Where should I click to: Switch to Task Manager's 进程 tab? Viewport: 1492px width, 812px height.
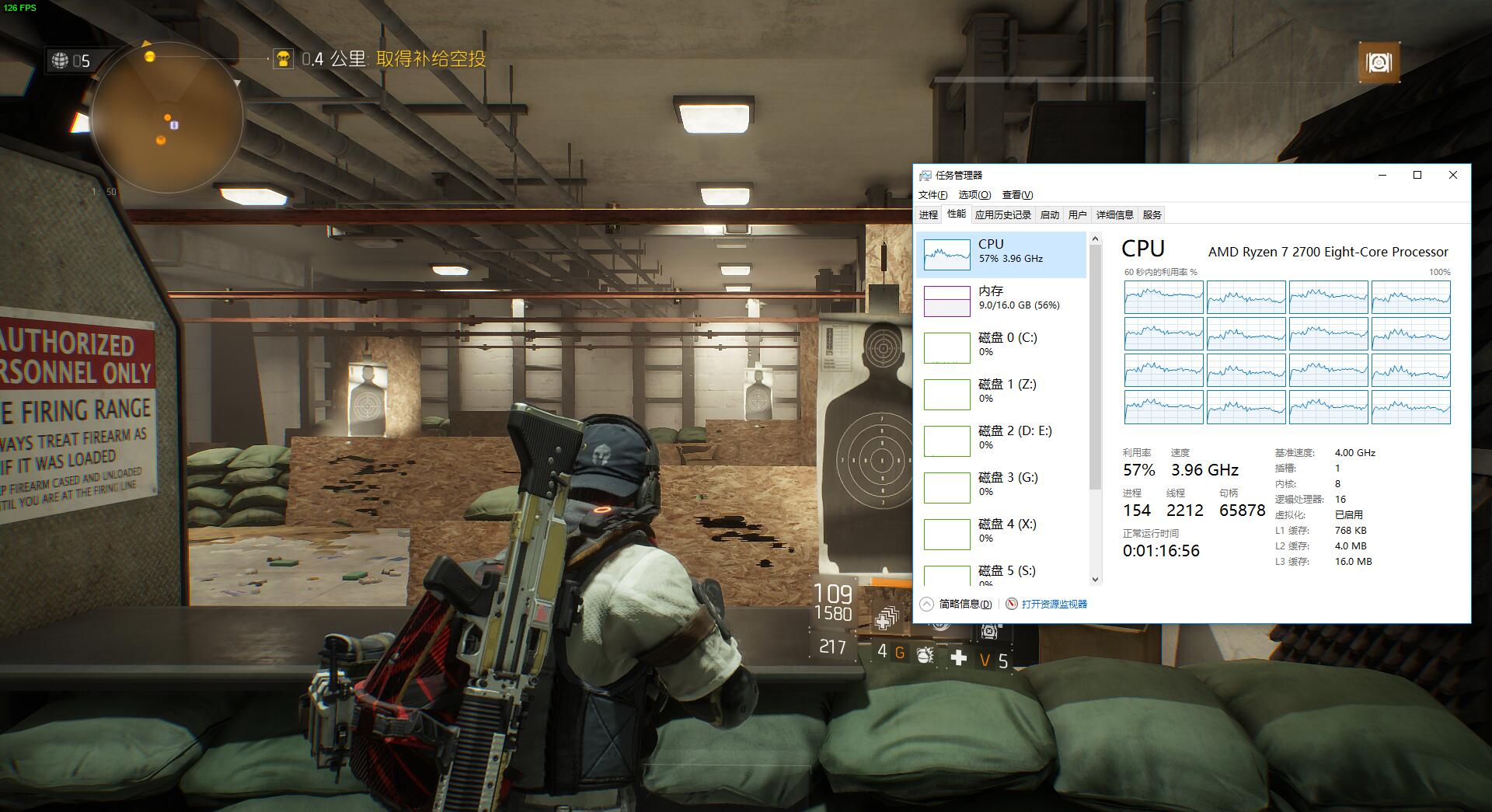[x=929, y=215]
